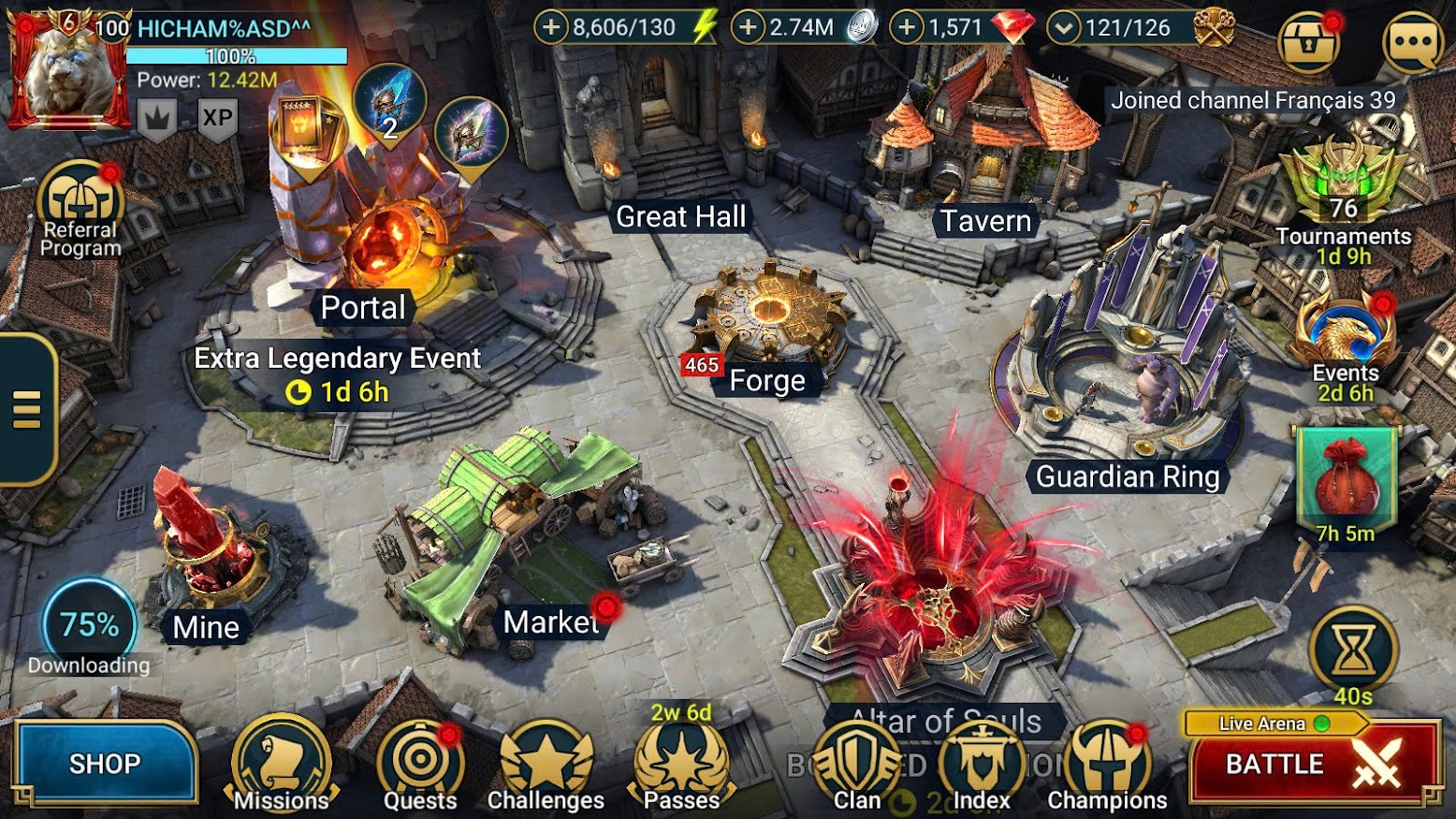Image resolution: width=1456 pixels, height=819 pixels.
Task: Buy more gems with the plus button
Action: 906,27
